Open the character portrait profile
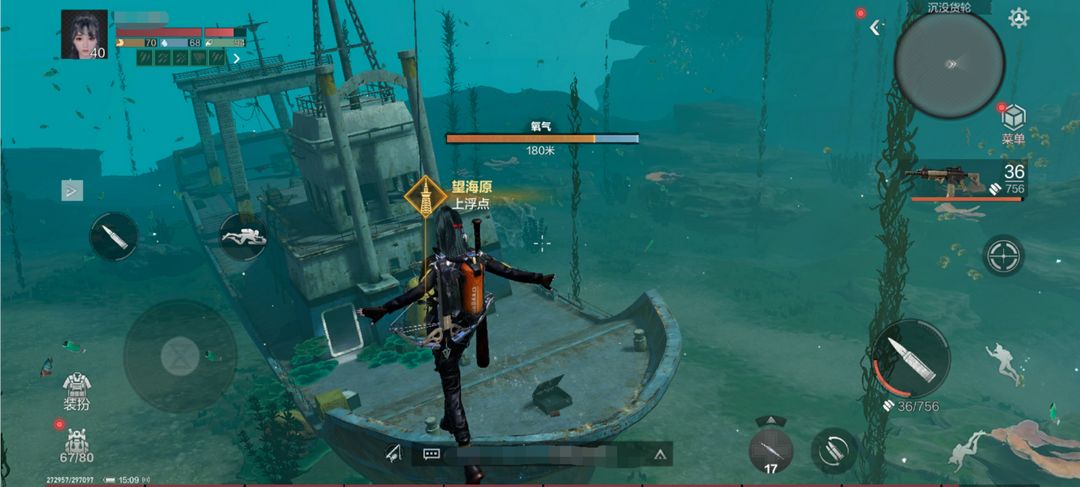 [x=84, y=35]
